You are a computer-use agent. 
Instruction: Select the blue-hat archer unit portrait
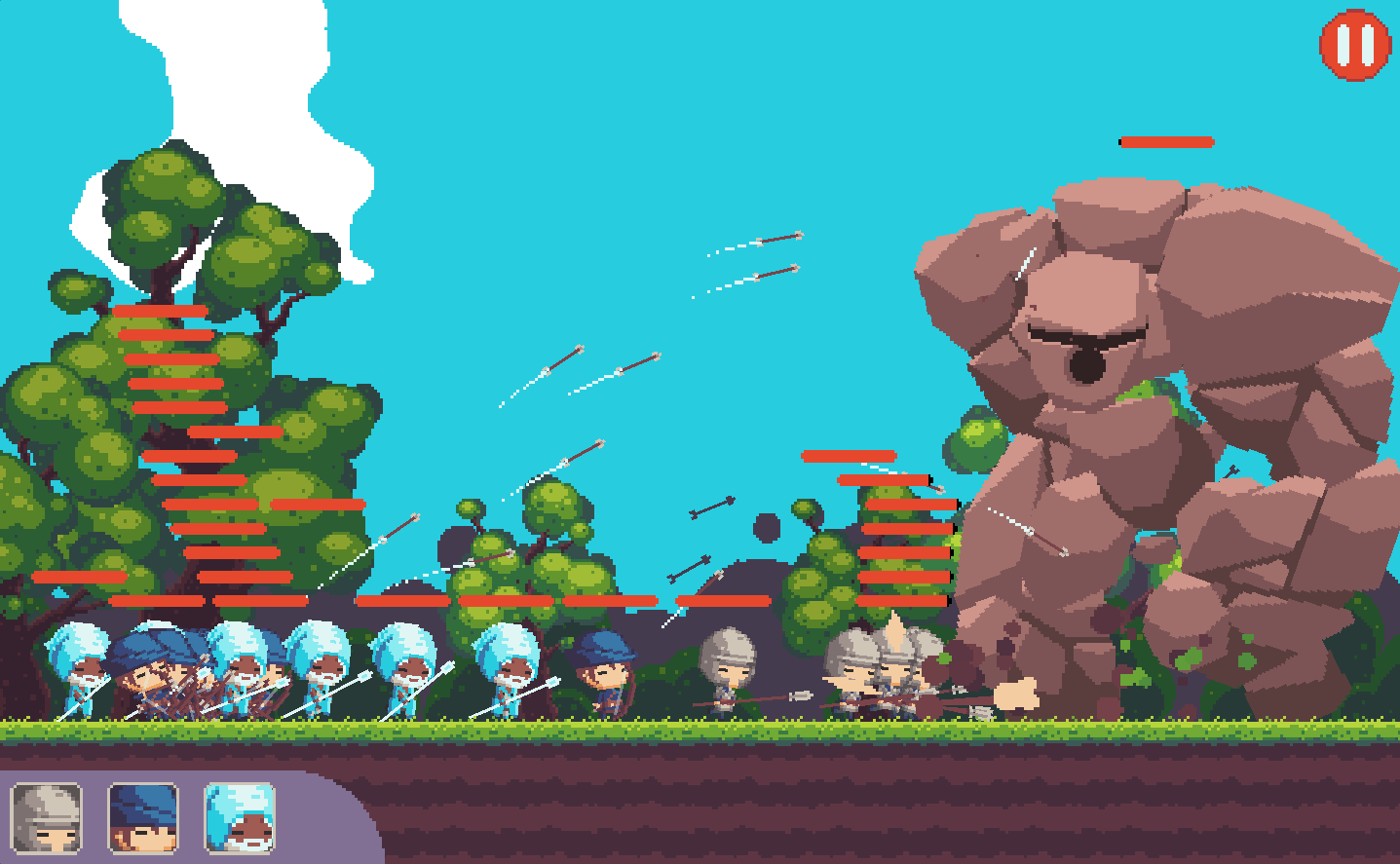coord(142,817)
